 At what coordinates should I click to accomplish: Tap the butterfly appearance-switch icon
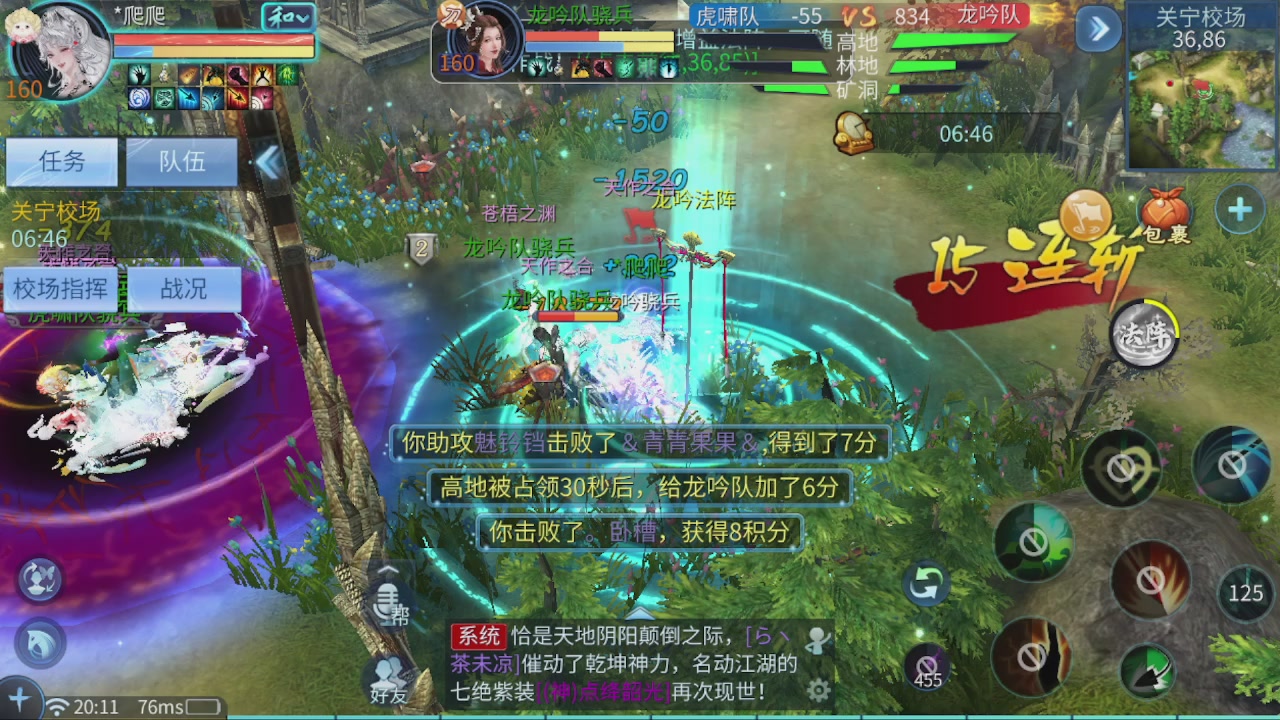point(38,580)
